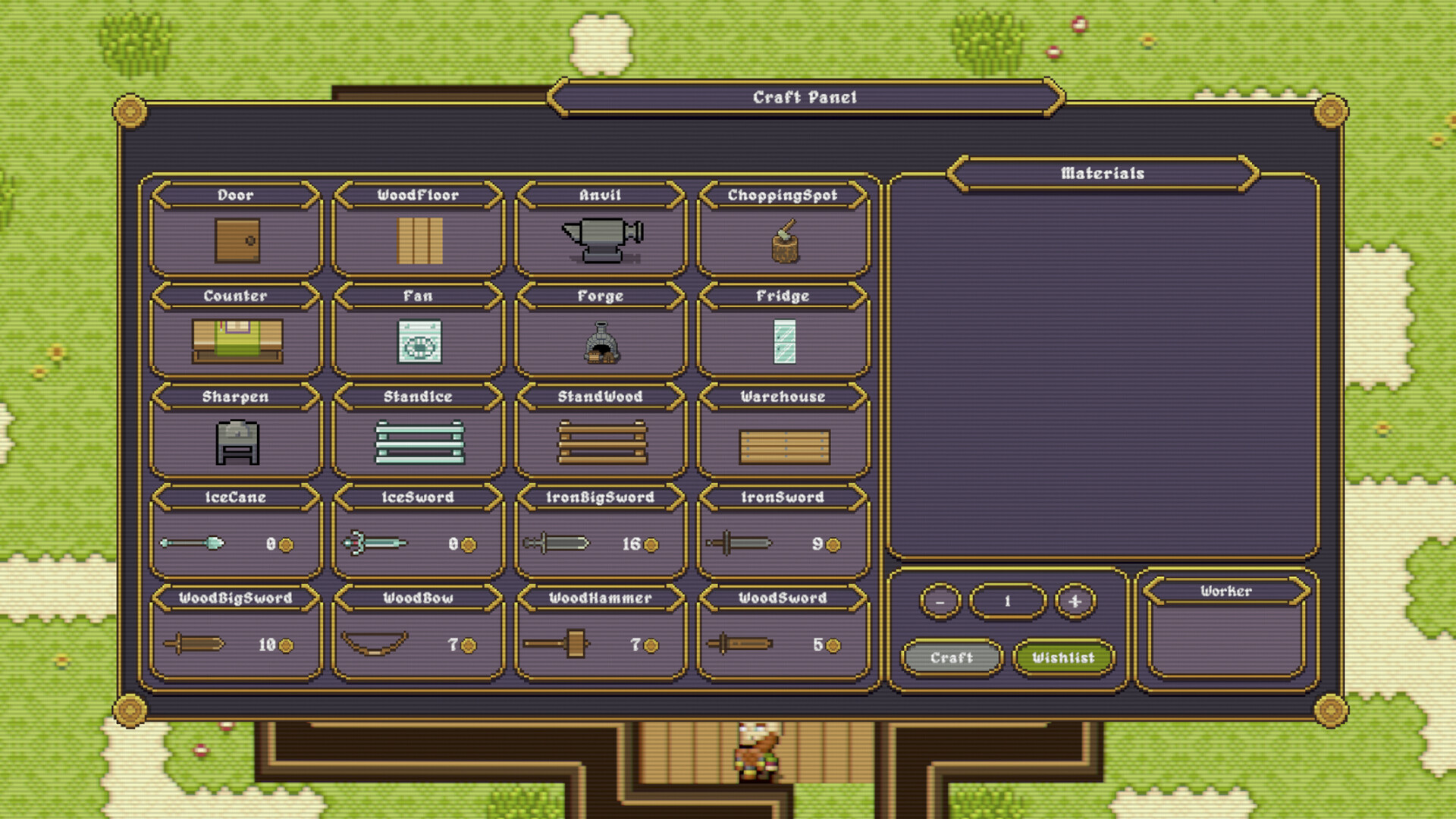Select the Sharpen station recipe
This screenshot has height=819, width=1456.
(x=235, y=440)
